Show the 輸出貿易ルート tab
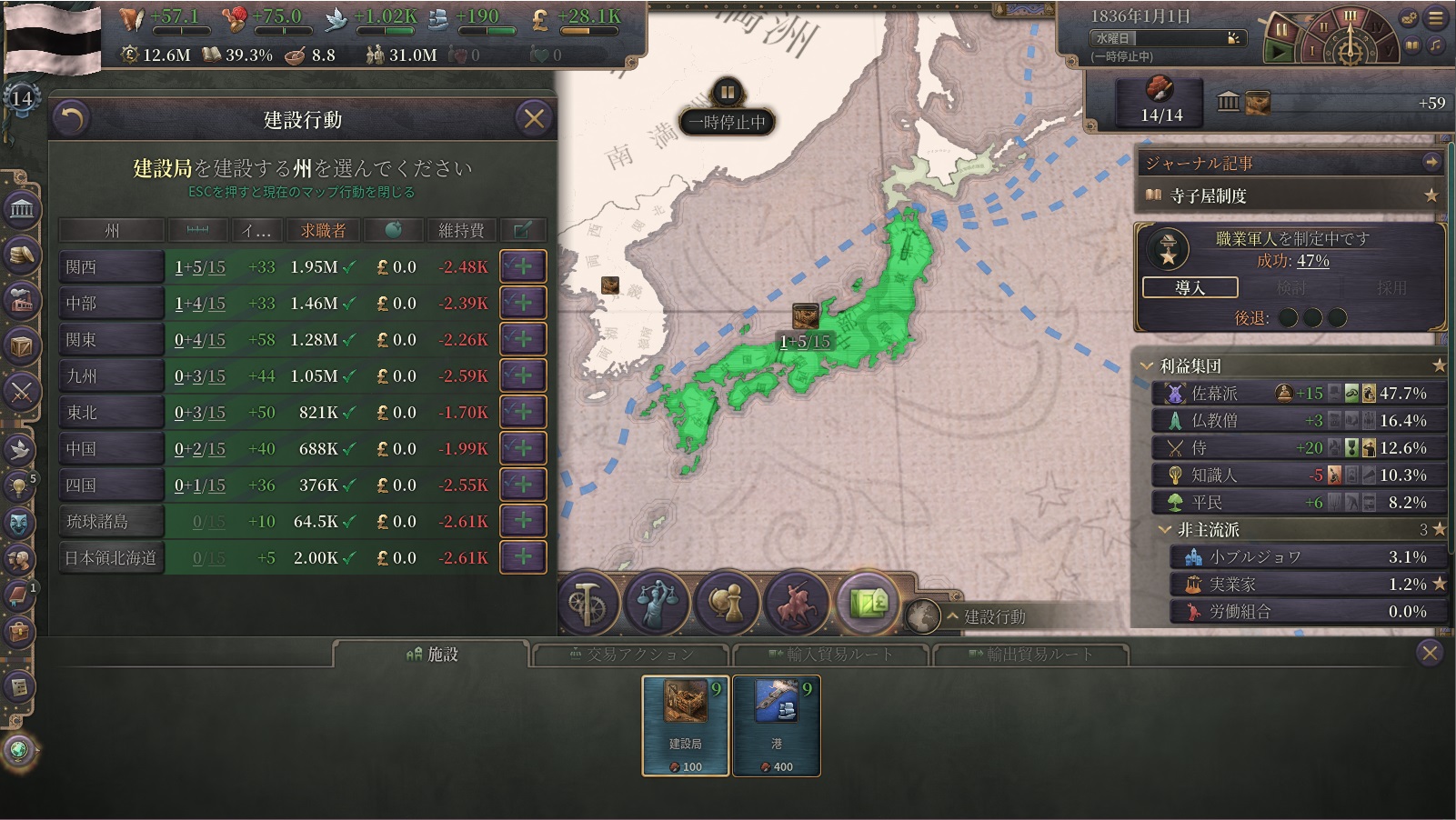 click(1030, 655)
